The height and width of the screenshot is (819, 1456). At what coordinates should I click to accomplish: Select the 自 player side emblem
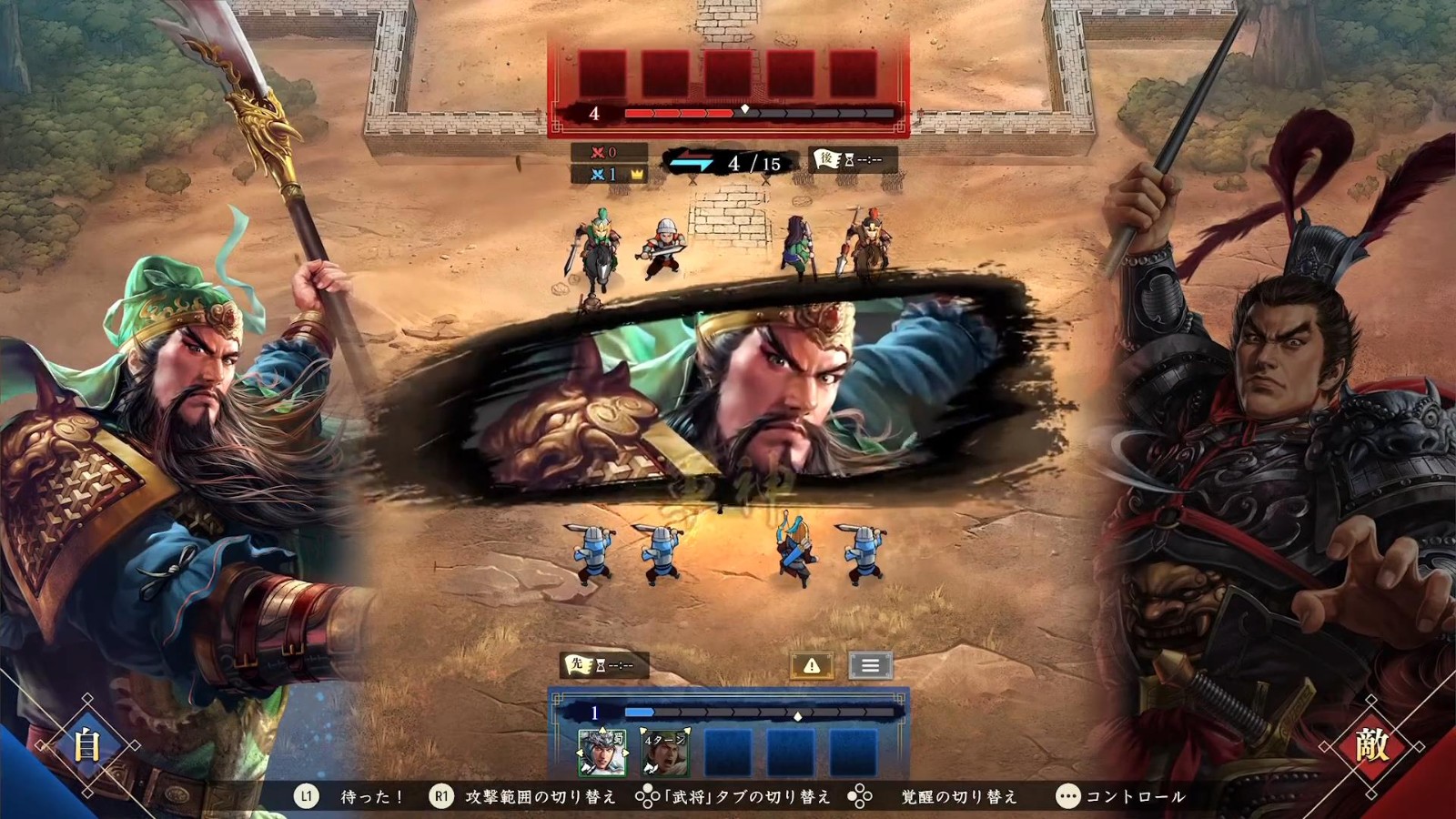pyautogui.click(x=87, y=745)
